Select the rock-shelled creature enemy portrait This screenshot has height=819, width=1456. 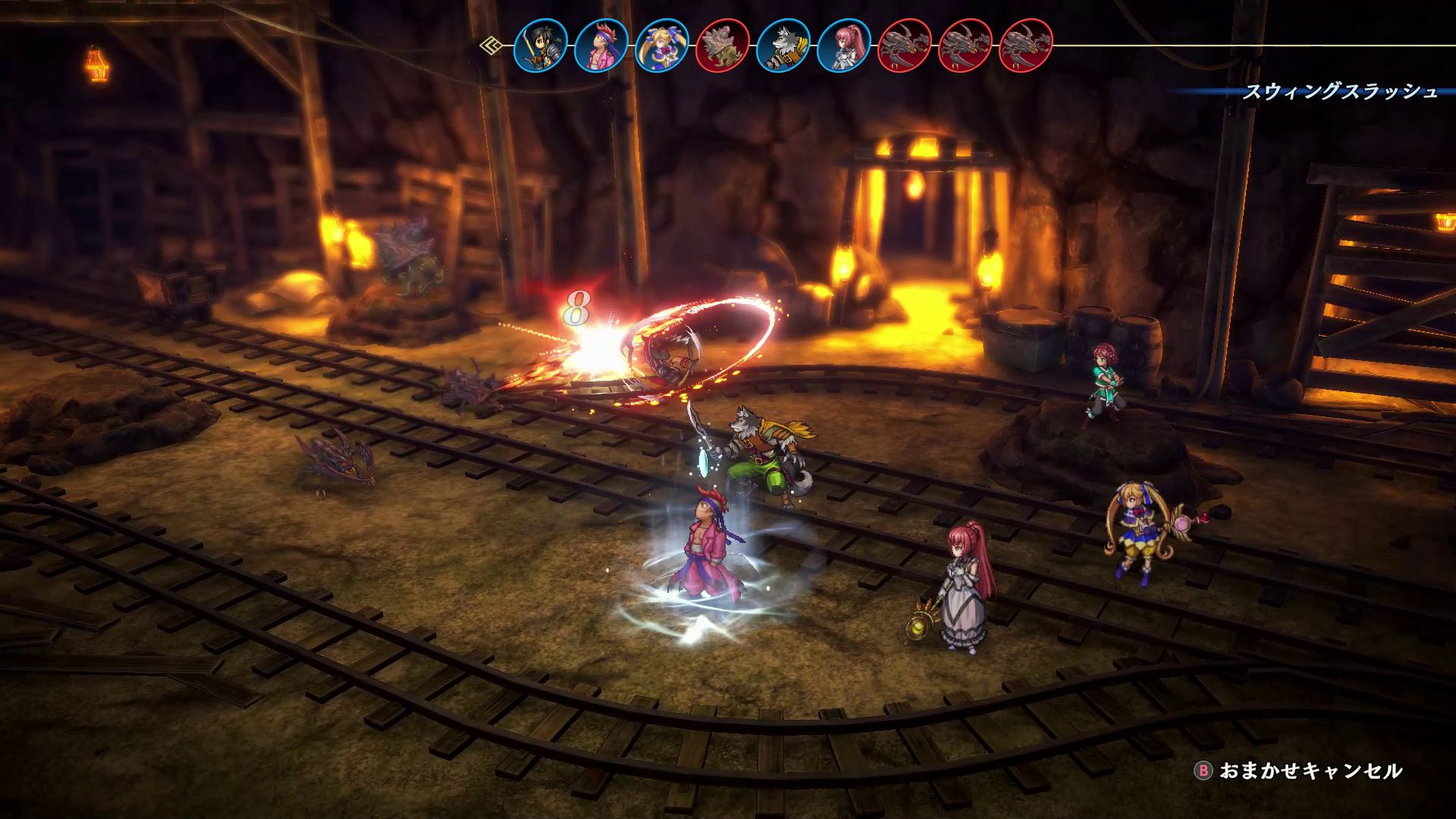coord(723,45)
